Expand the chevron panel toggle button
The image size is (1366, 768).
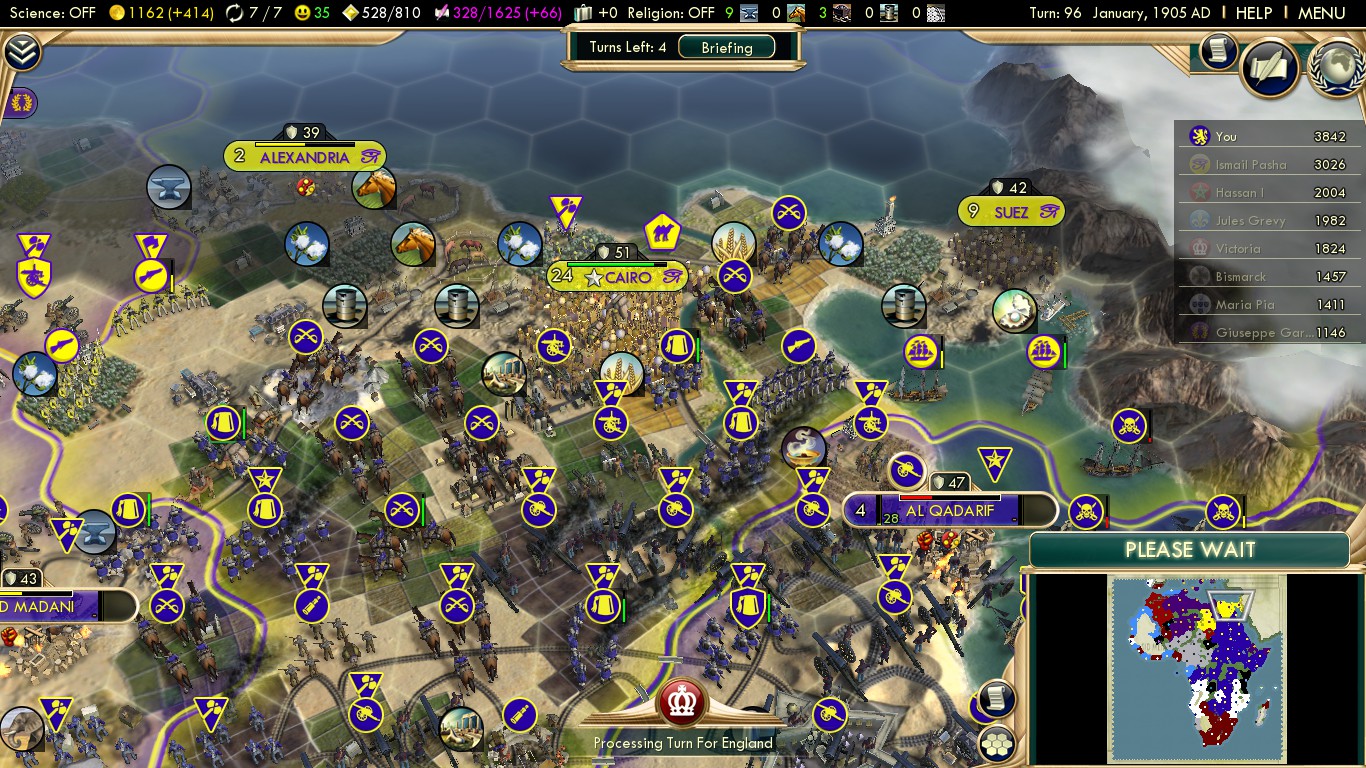tap(22, 52)
